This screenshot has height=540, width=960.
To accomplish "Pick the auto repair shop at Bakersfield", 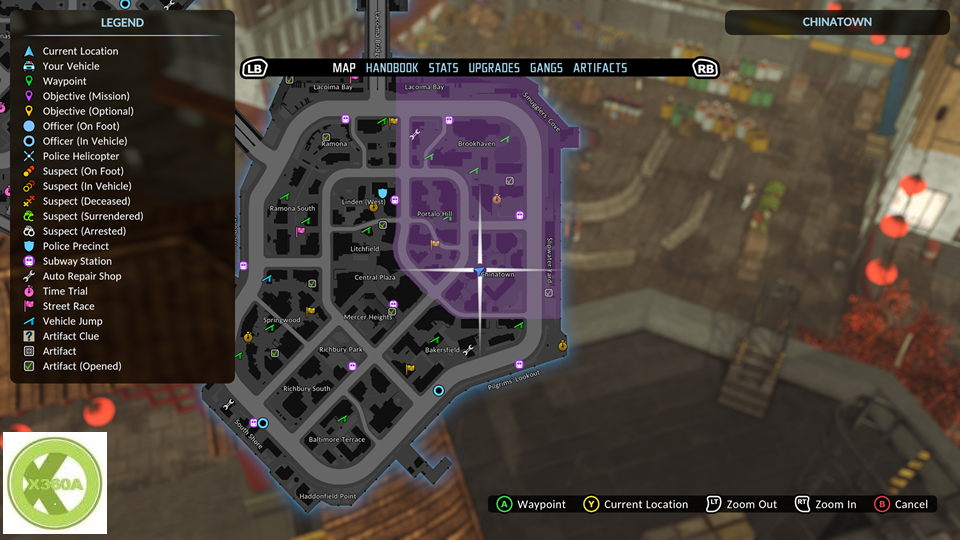I will pos(468,349).
